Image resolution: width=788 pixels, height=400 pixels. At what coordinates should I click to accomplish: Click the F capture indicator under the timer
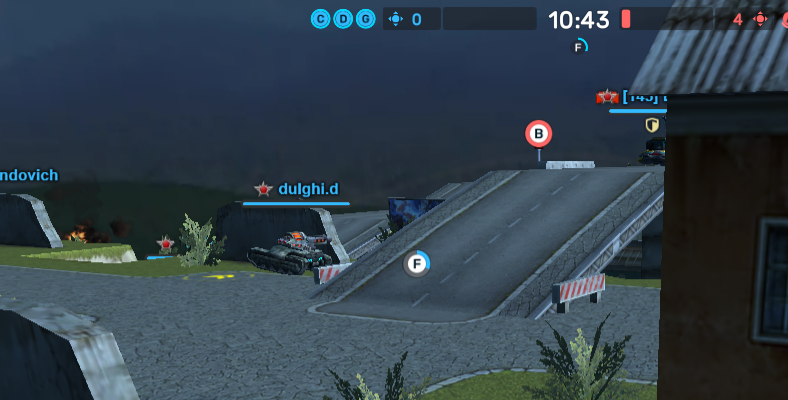579,46
